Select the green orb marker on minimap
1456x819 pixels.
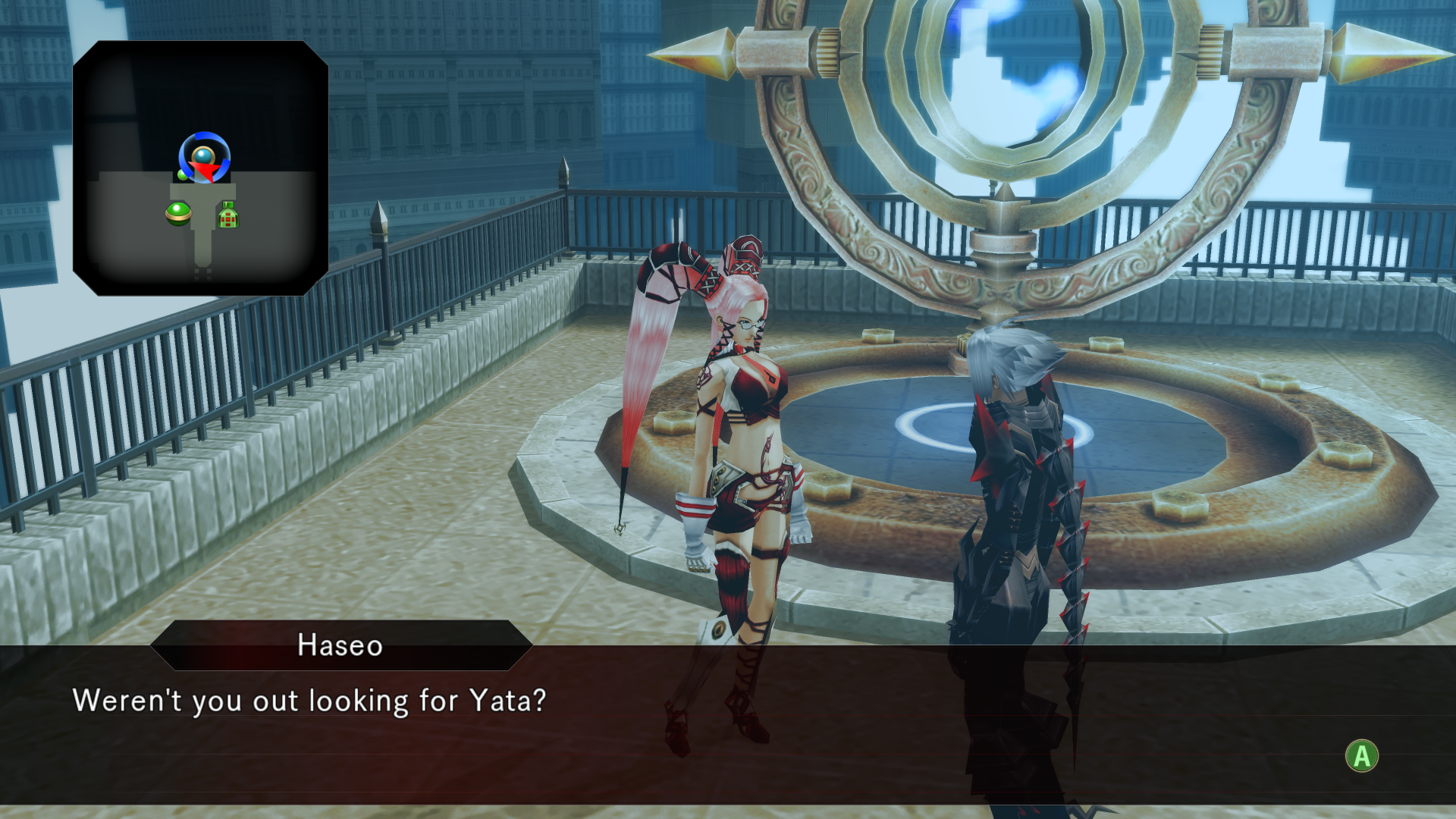(x=178, y=214)
